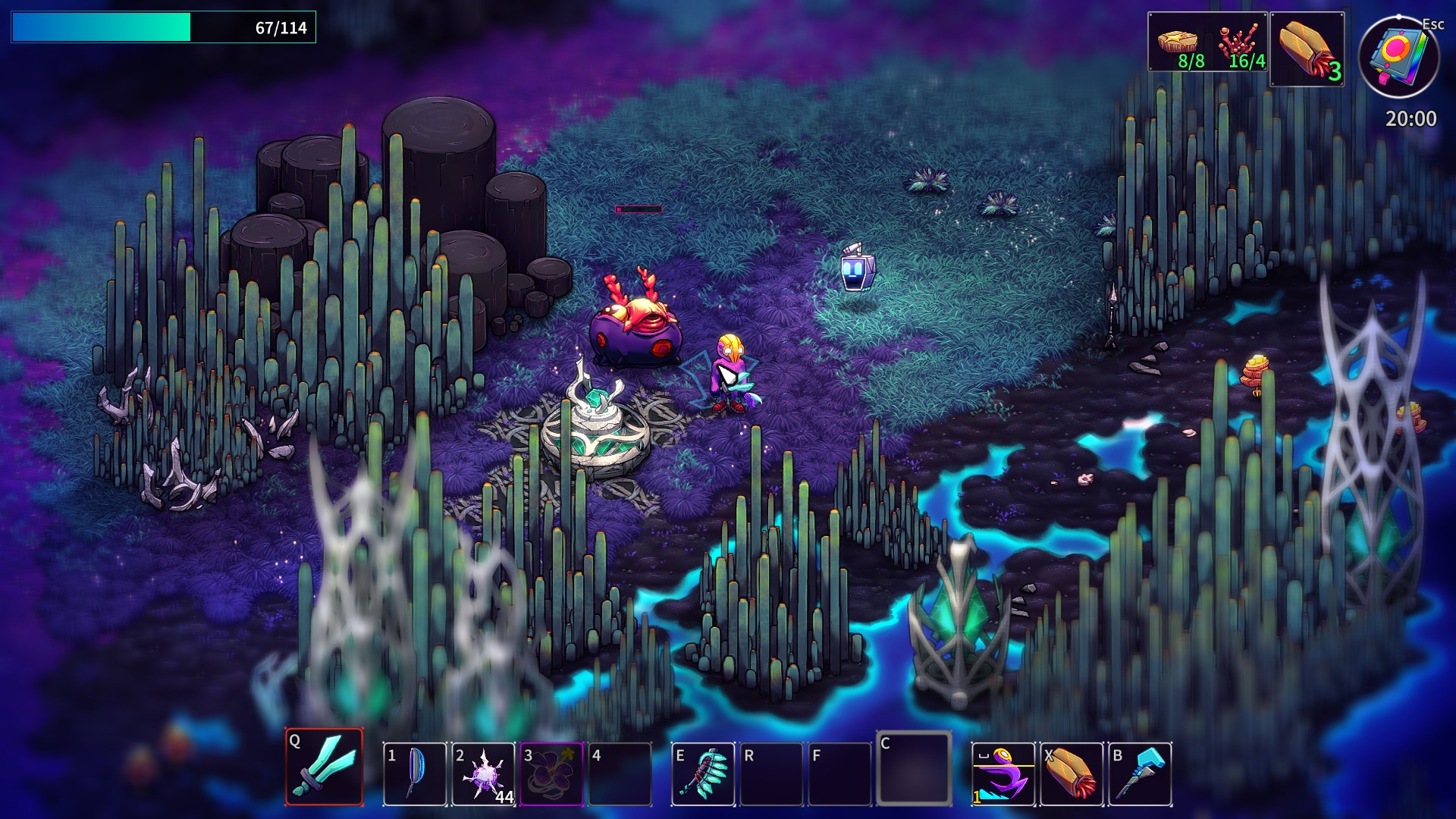Click the craftable wrapped bundle tracker showing 3
Image resolution: width=1456 pixels, height=819 pixels.
click(x=1307, y=49)
